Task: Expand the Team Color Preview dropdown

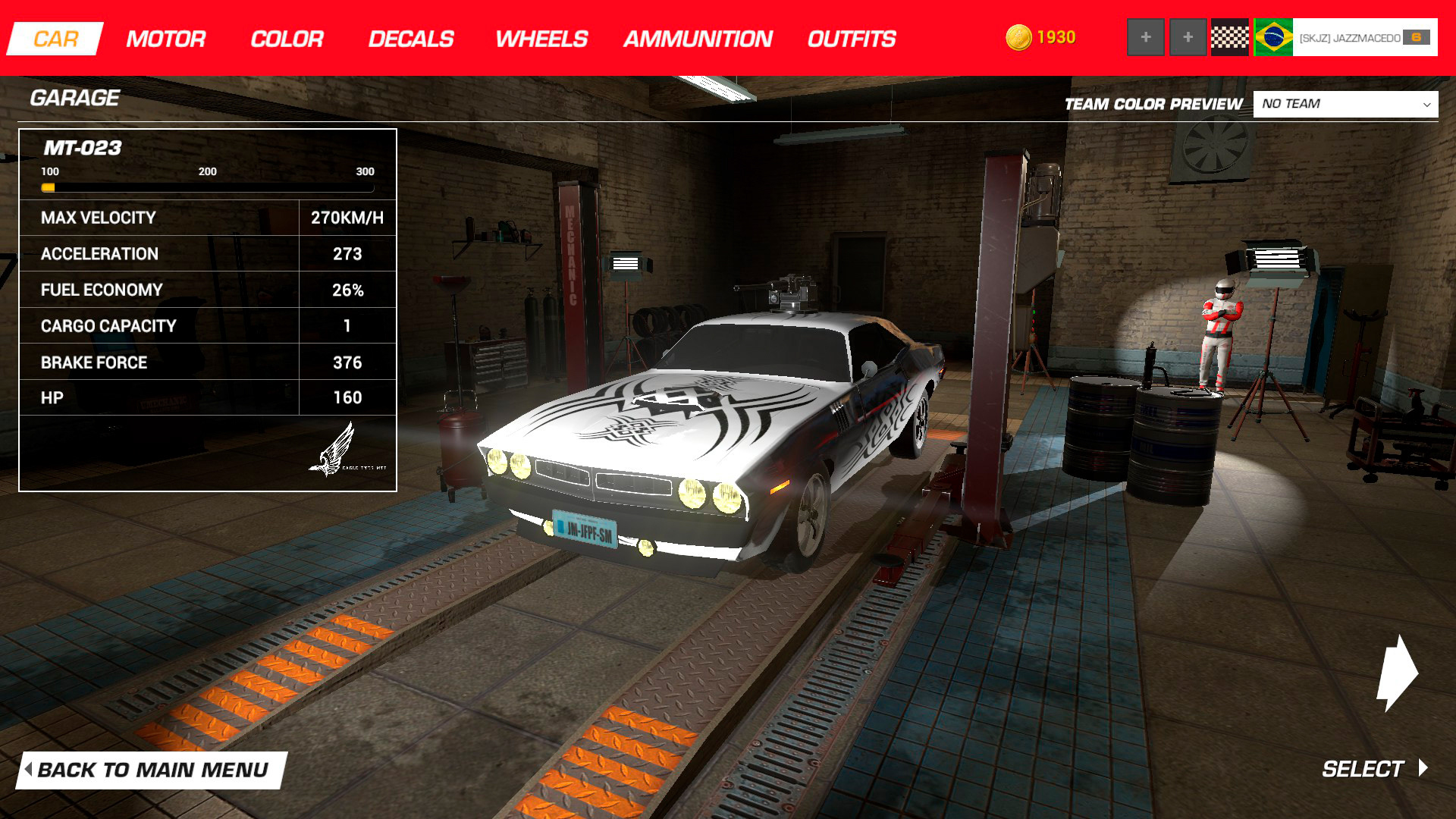Action: [x=1345, y=104]
